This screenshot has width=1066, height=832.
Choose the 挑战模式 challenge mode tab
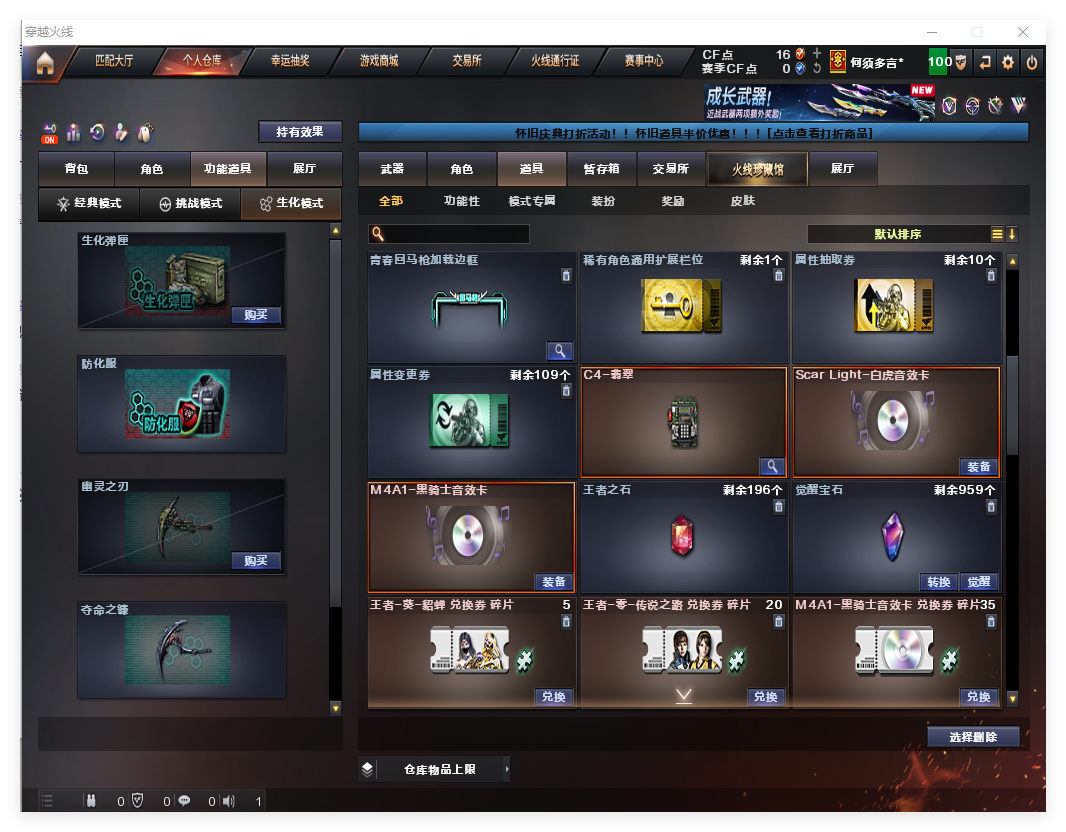click(191, 203)
